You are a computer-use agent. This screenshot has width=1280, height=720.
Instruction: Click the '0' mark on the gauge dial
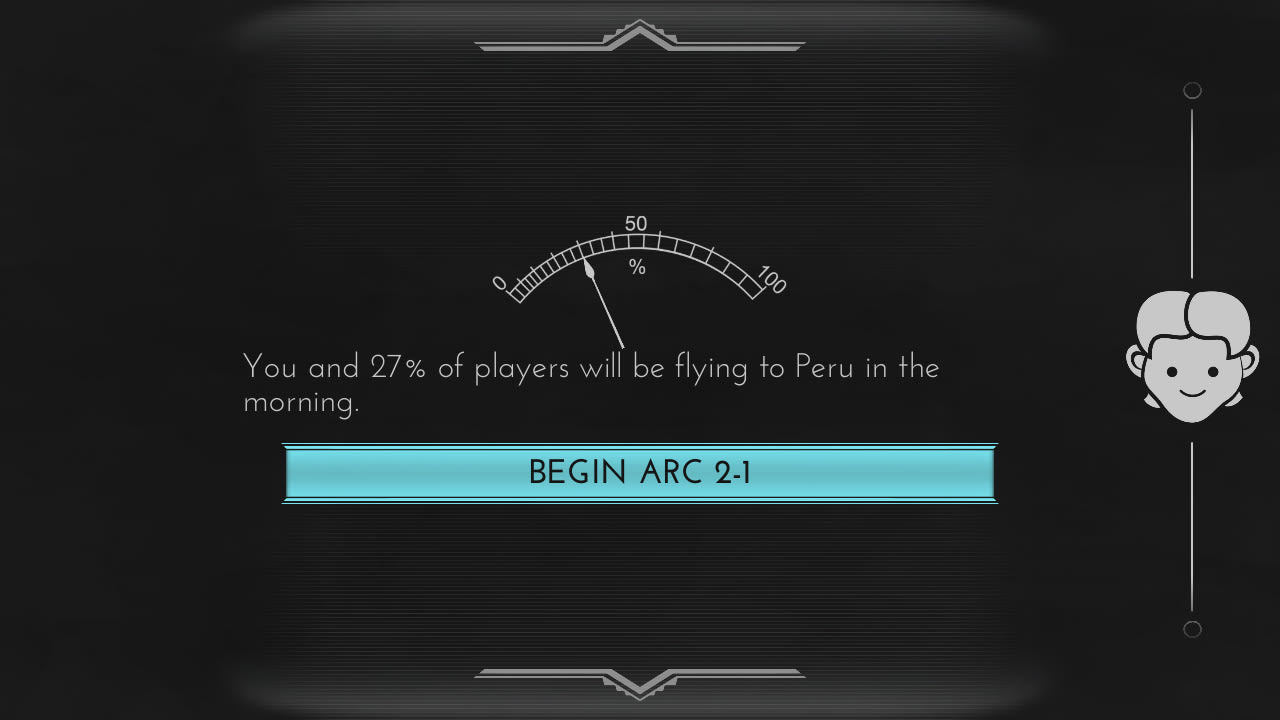tap(499, 283)
